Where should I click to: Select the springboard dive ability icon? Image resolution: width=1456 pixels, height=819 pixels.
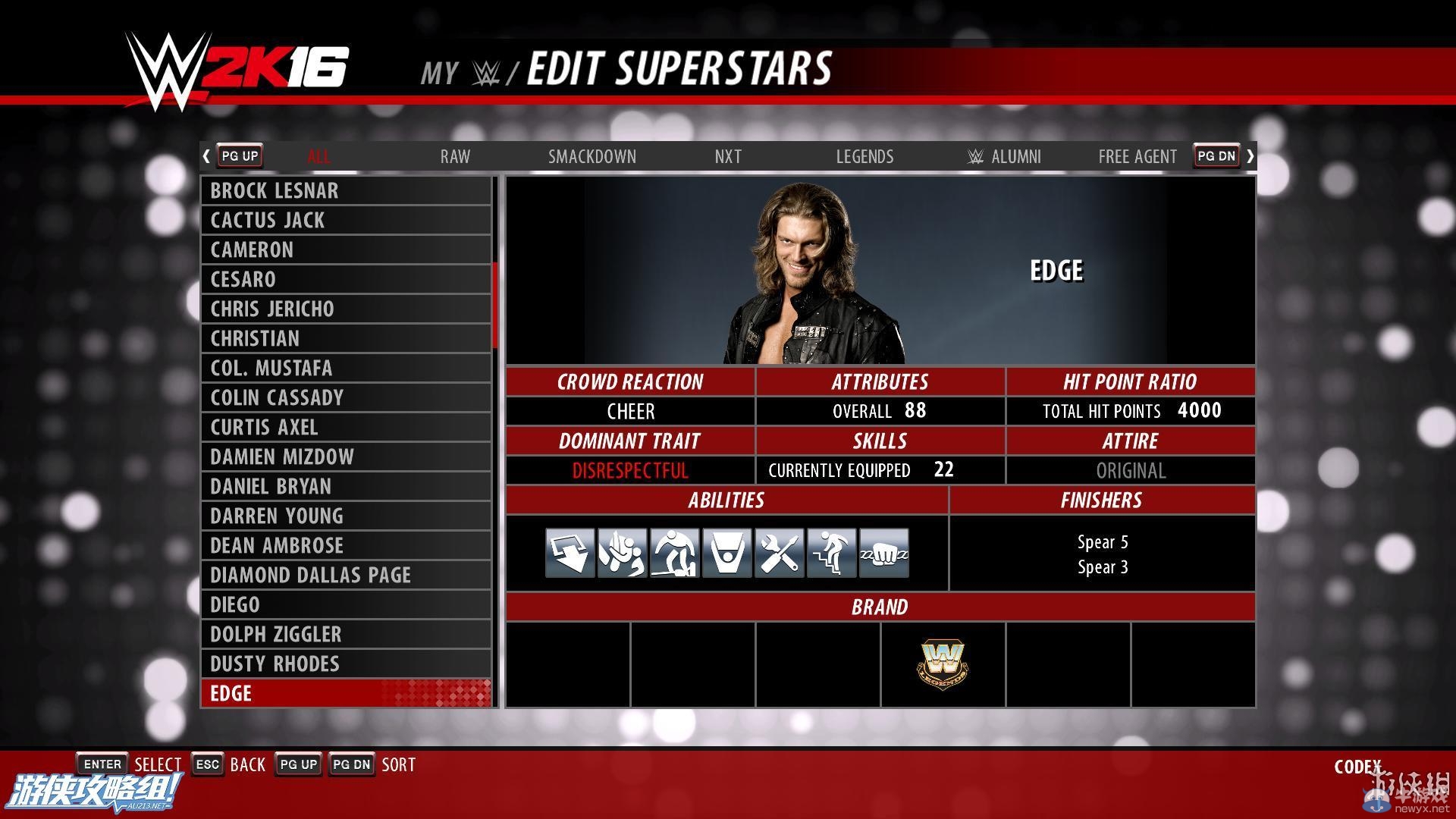pyautogui.click(x=570, y=553)
